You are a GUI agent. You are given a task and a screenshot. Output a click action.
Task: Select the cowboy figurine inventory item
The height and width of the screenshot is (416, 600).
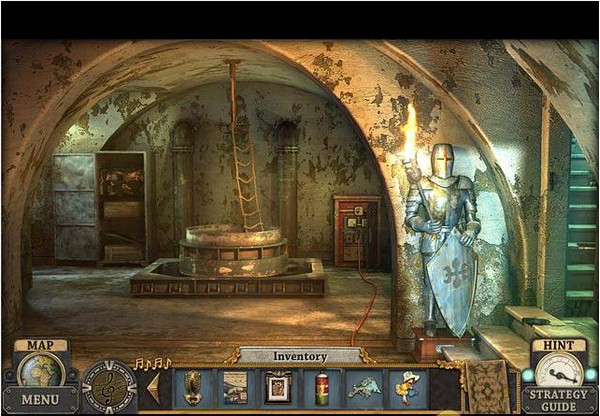point(407,387)
